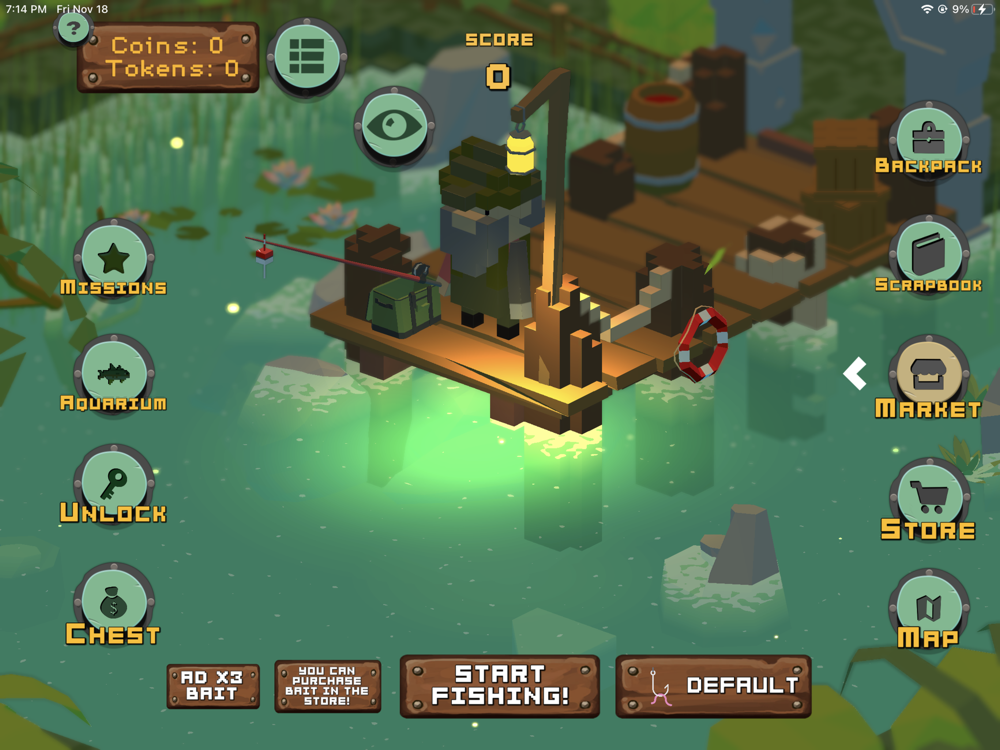The image size is (1000, 750).
Task: Click the Coins and Tokens panel
Action: click(x=168, y=57)
